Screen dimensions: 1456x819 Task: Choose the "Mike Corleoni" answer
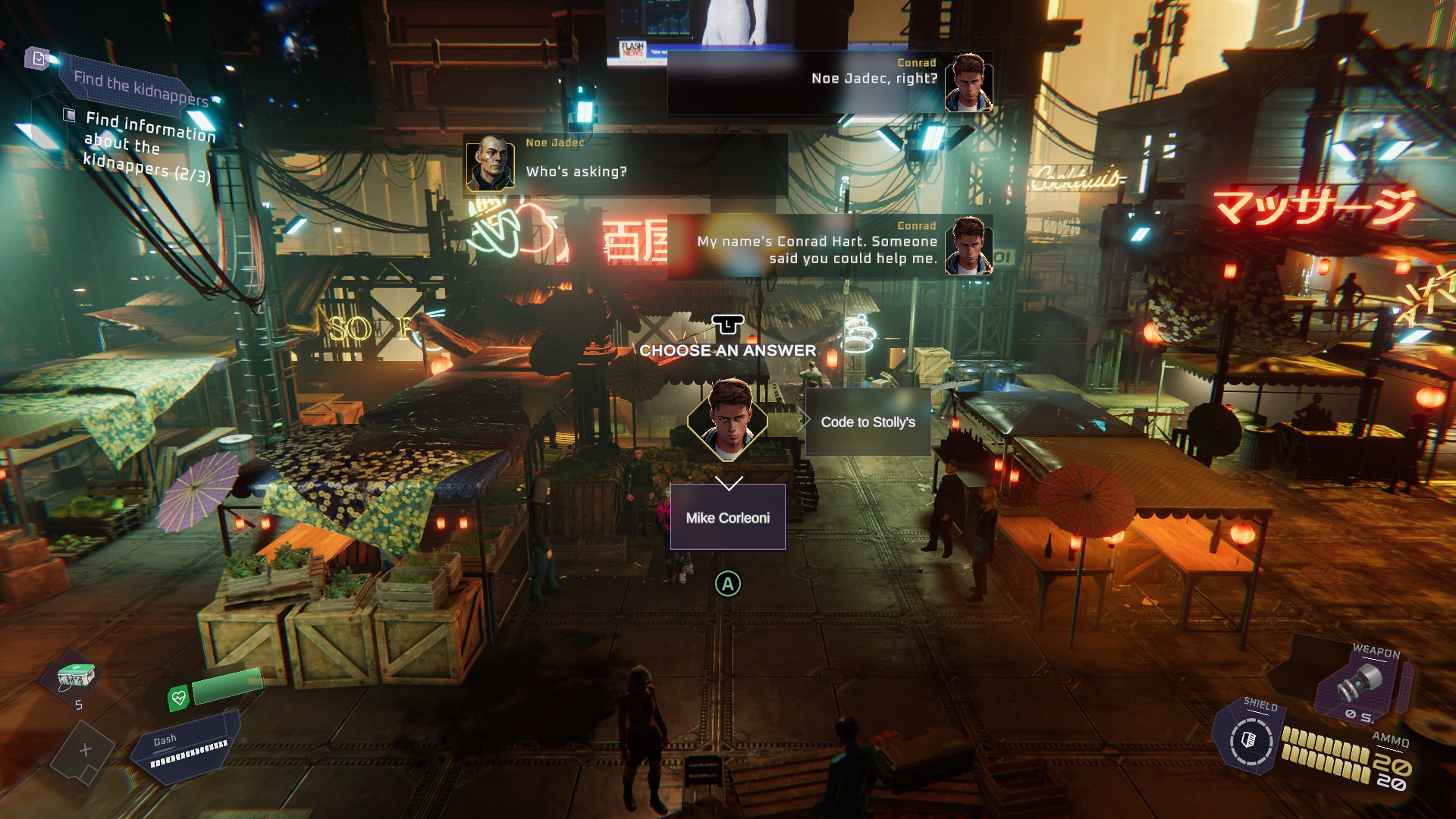tap(727, 517)
